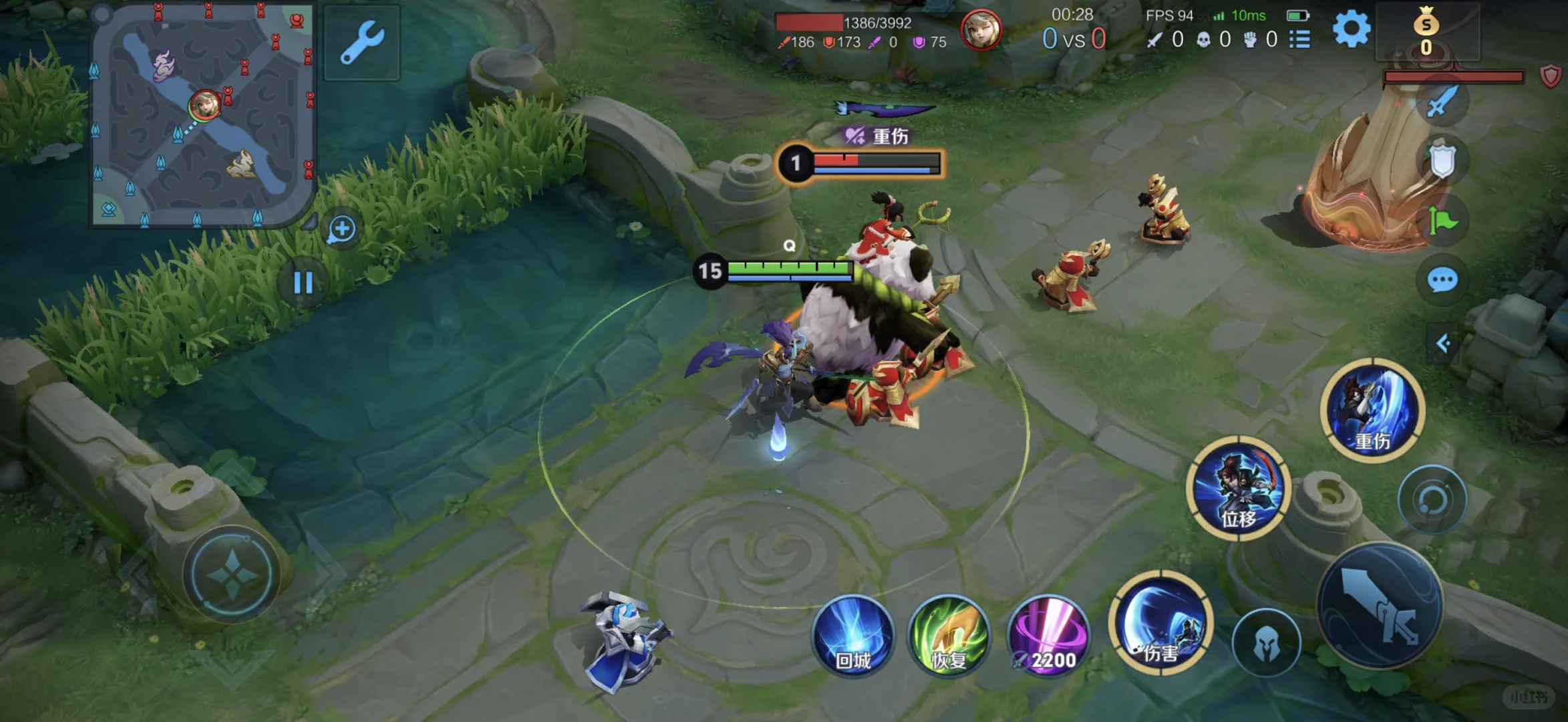Activate the 回城 recall skill

click(x=853, y=636)
